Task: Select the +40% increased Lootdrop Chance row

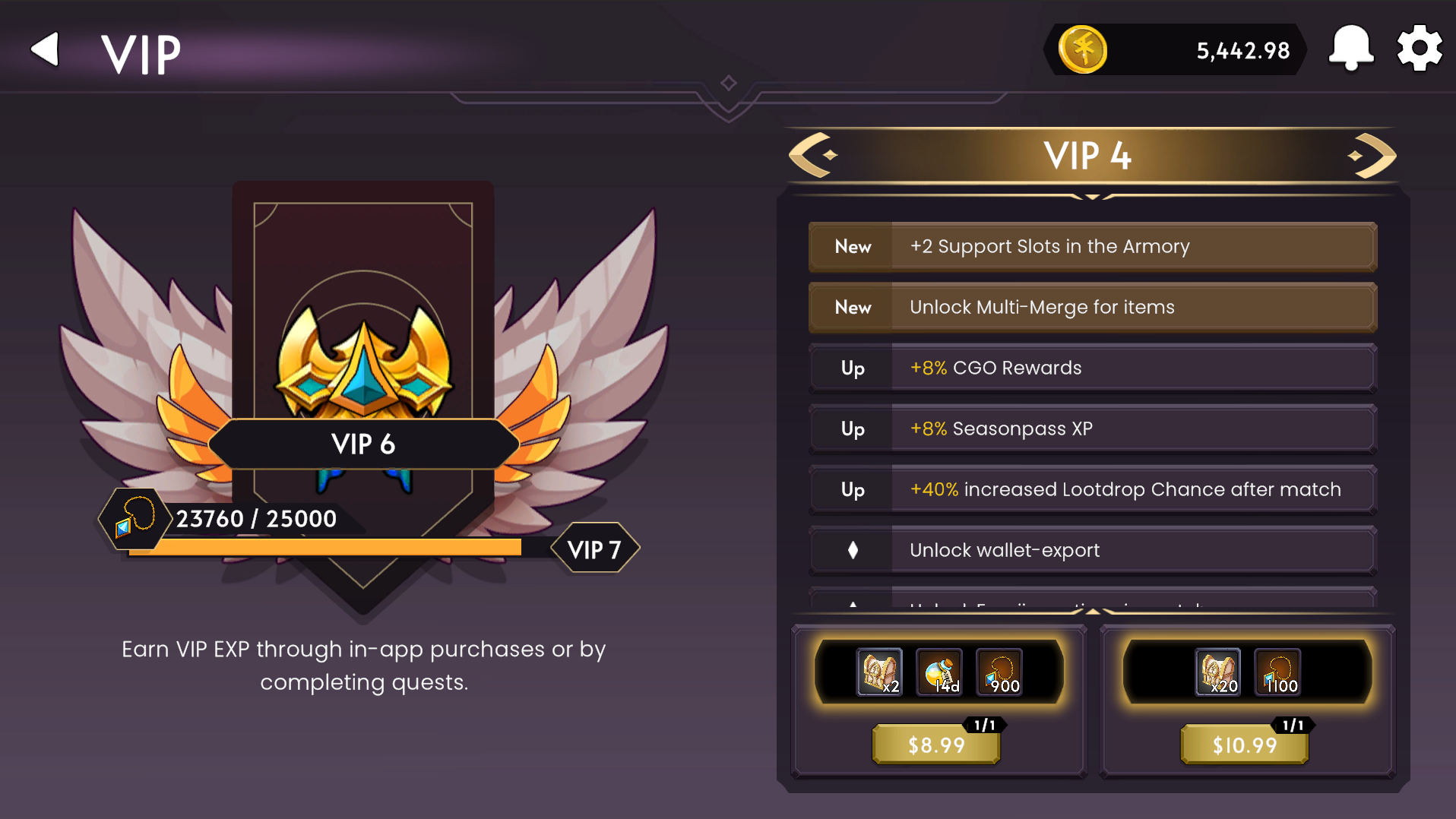Action: point(1093,489)
